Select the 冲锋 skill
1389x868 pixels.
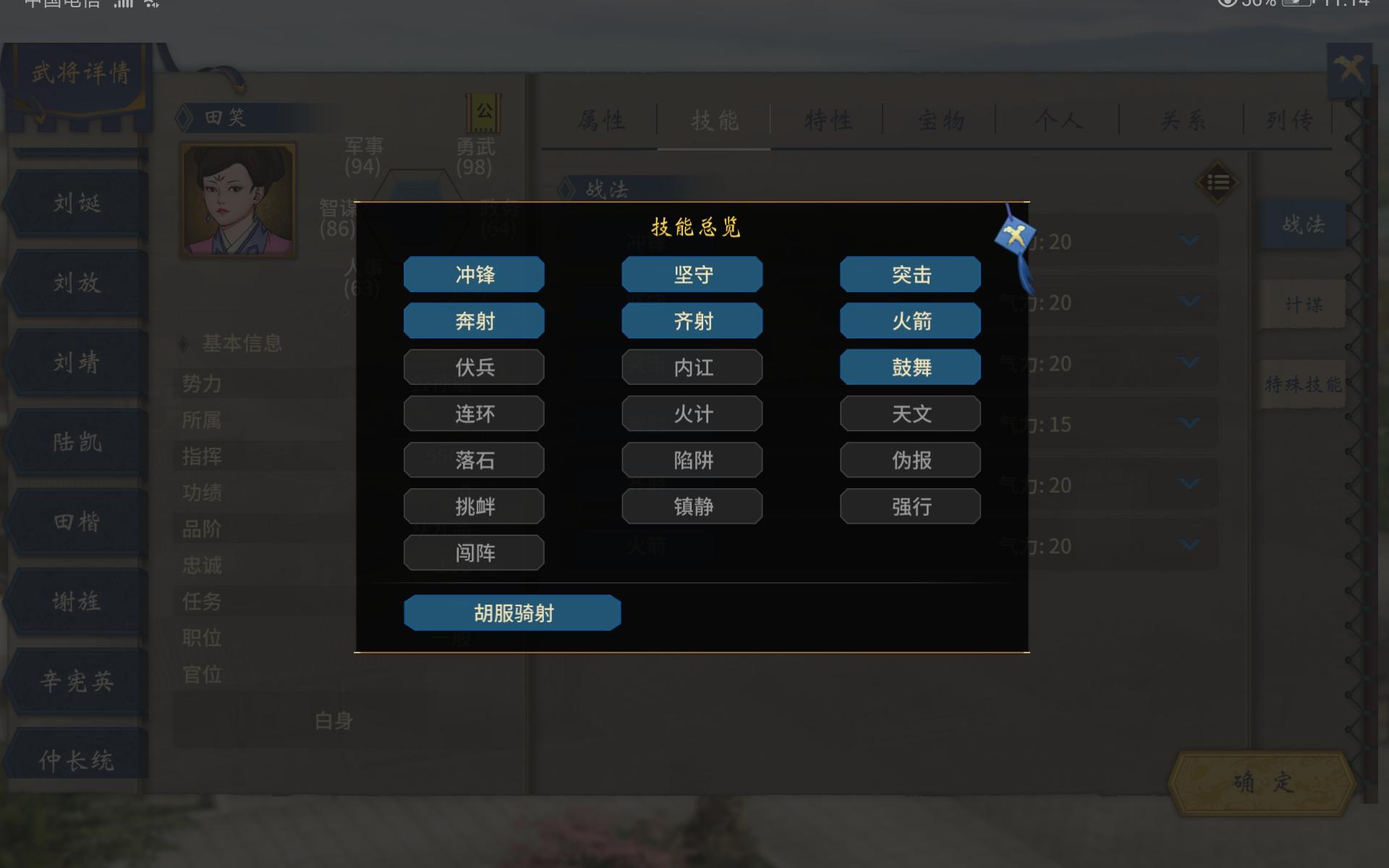474,274
